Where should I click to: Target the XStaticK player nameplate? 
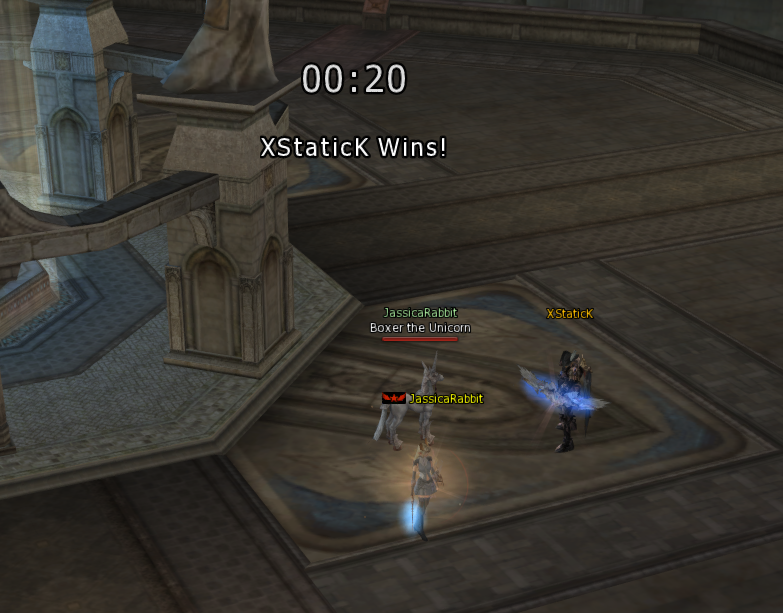569,314
